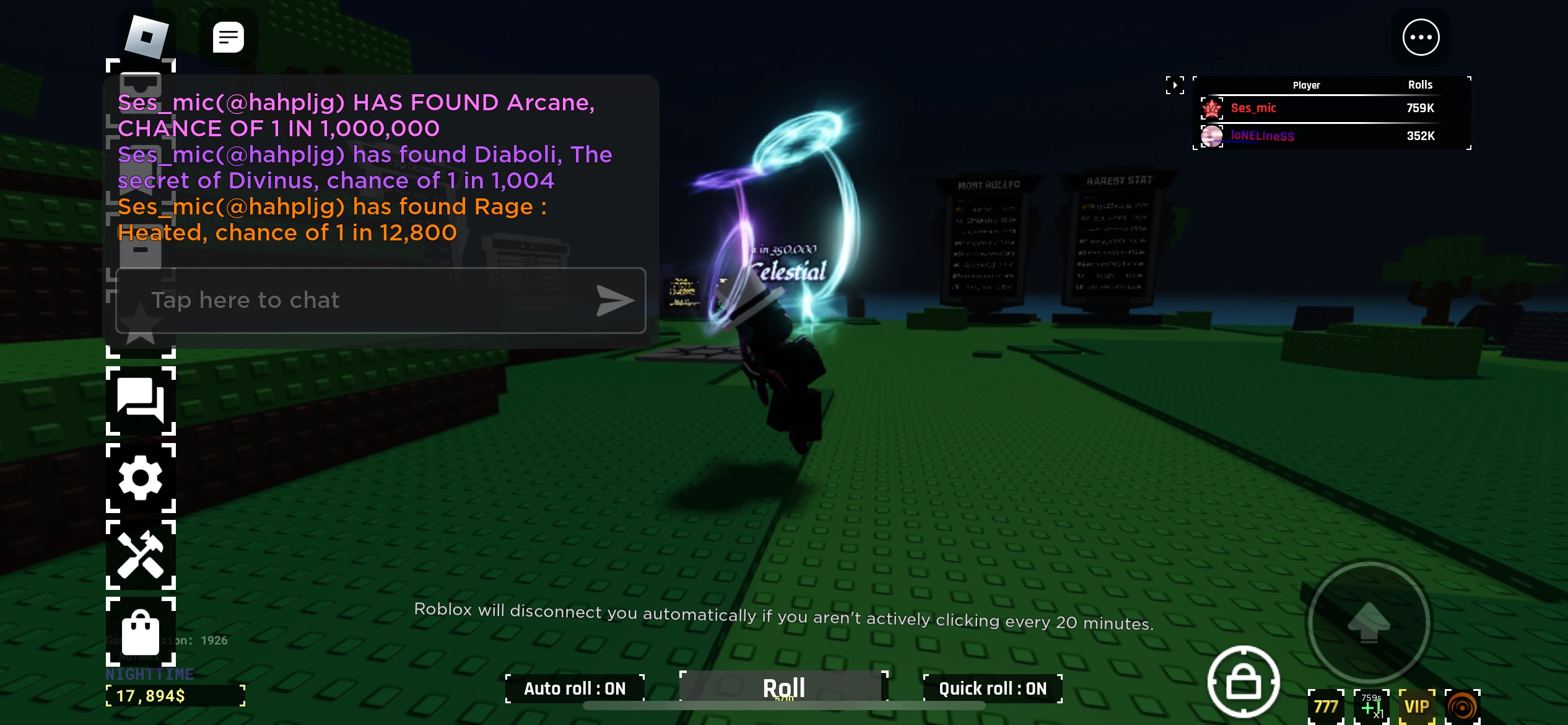
Task: Open the settings gear in the sidebar
Action: [141, 478]
